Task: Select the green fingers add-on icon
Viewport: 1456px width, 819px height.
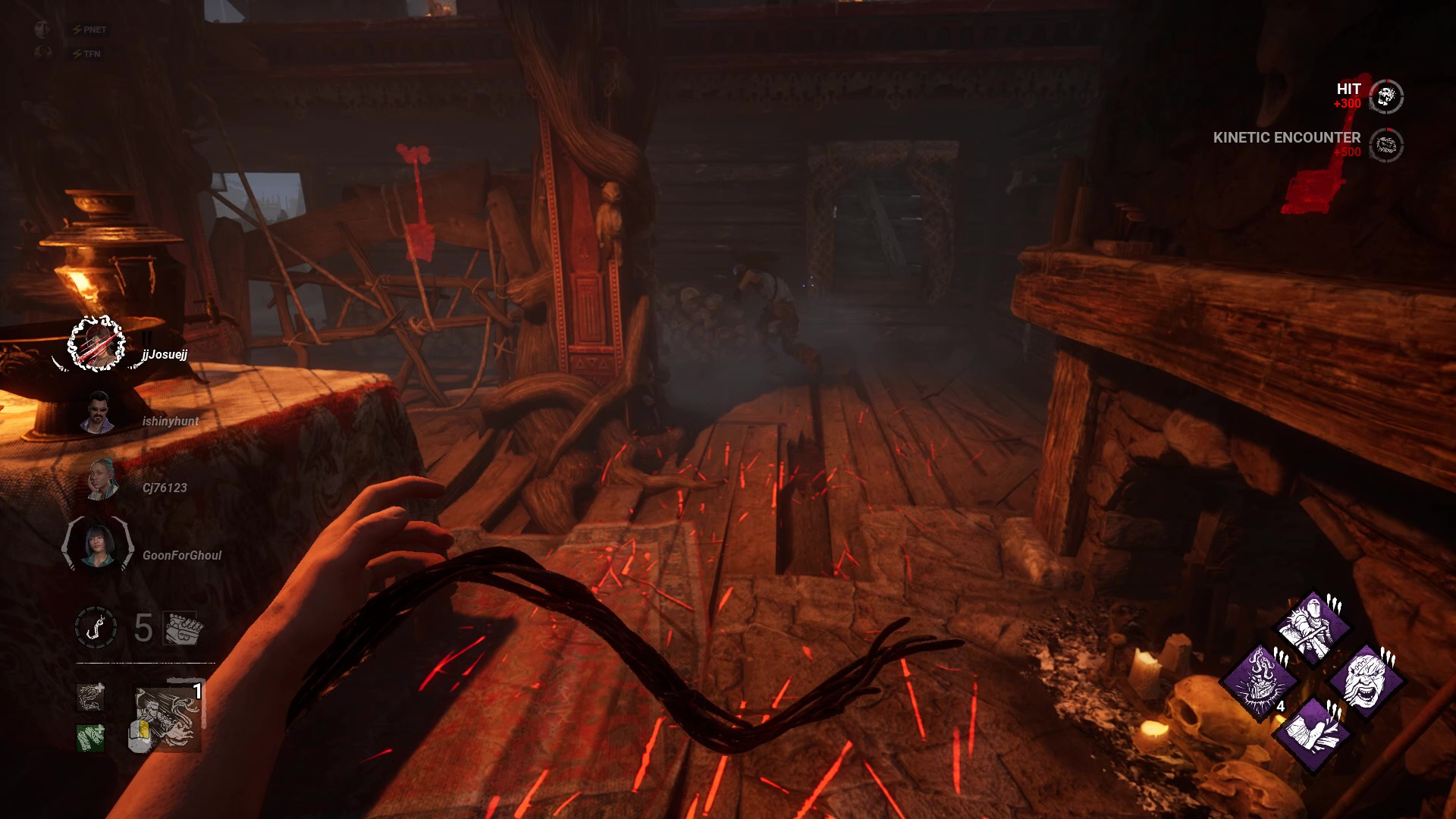Action: tap(89, 736)
